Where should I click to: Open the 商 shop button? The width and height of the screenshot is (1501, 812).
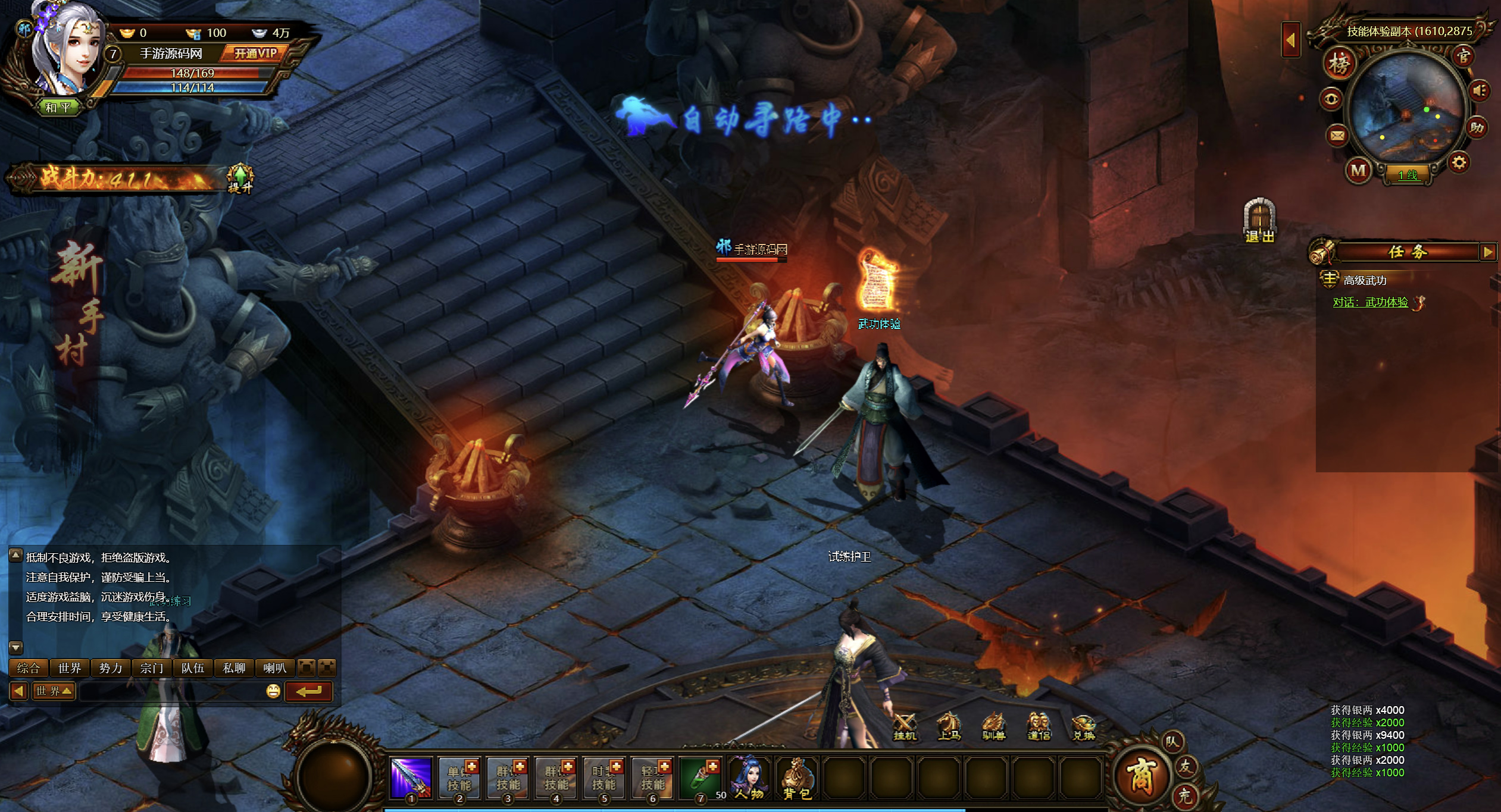tap(1140, 776)
